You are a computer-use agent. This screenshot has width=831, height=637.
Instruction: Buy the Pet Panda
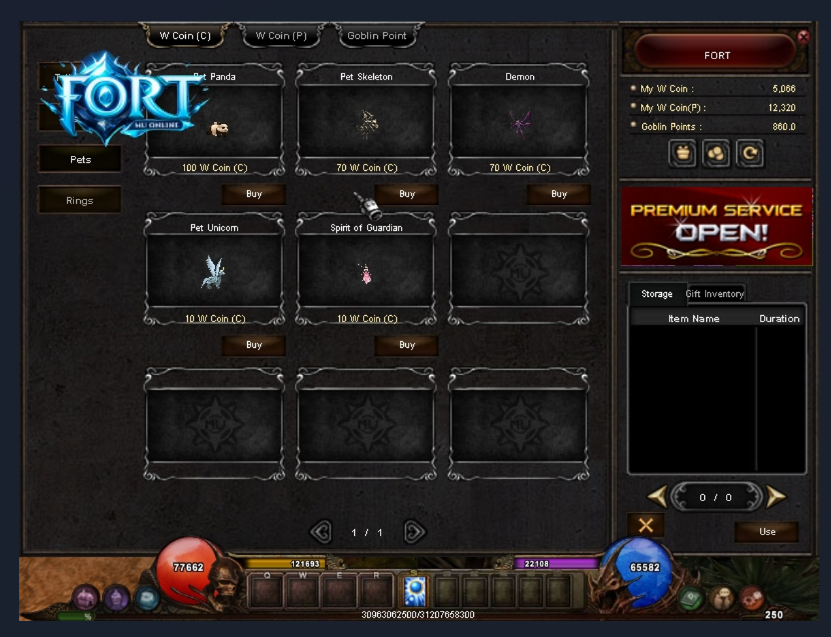click(254, 194)
